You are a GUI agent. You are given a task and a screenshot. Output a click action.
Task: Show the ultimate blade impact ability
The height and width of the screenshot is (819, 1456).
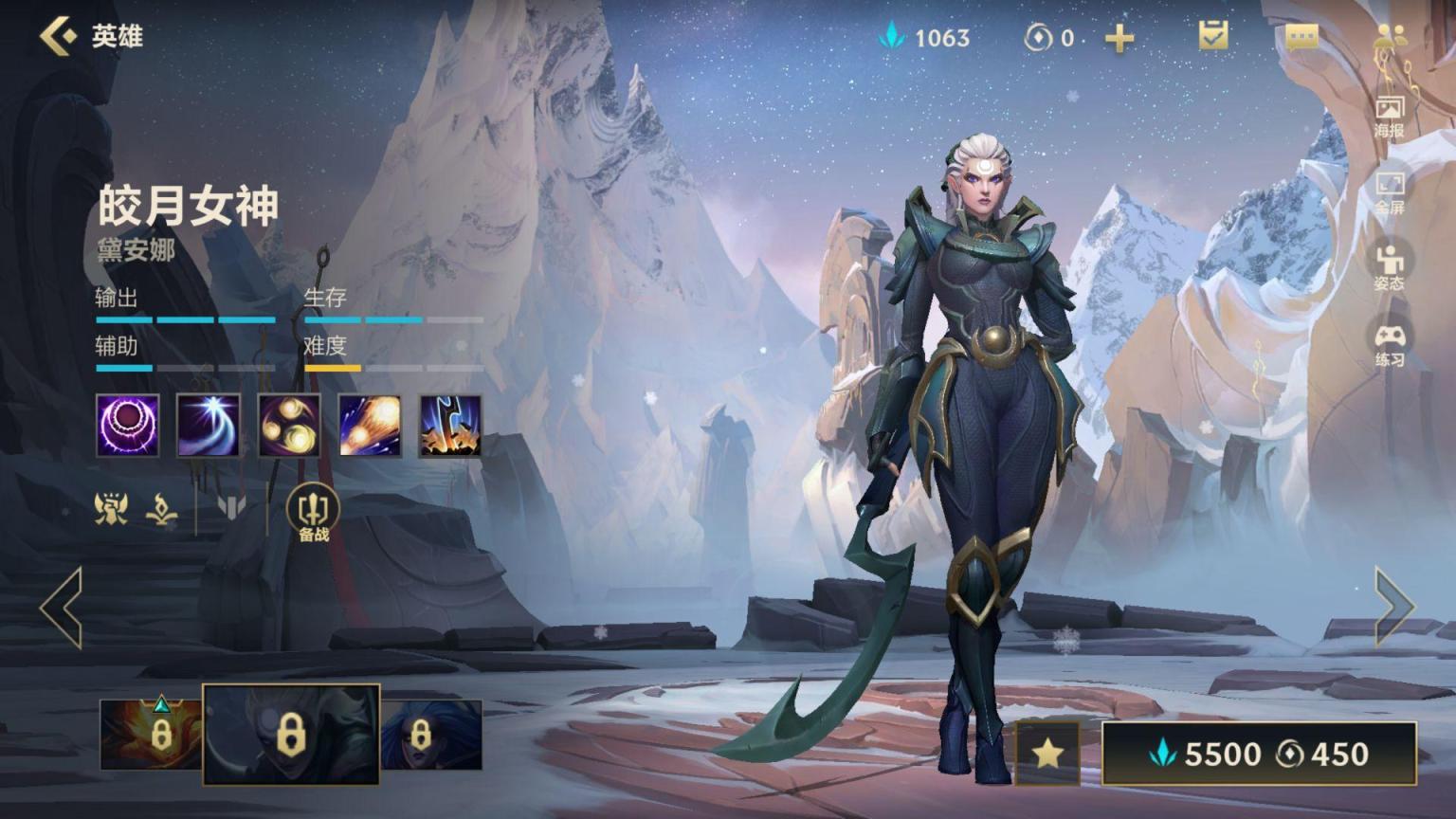pos(450,426)
